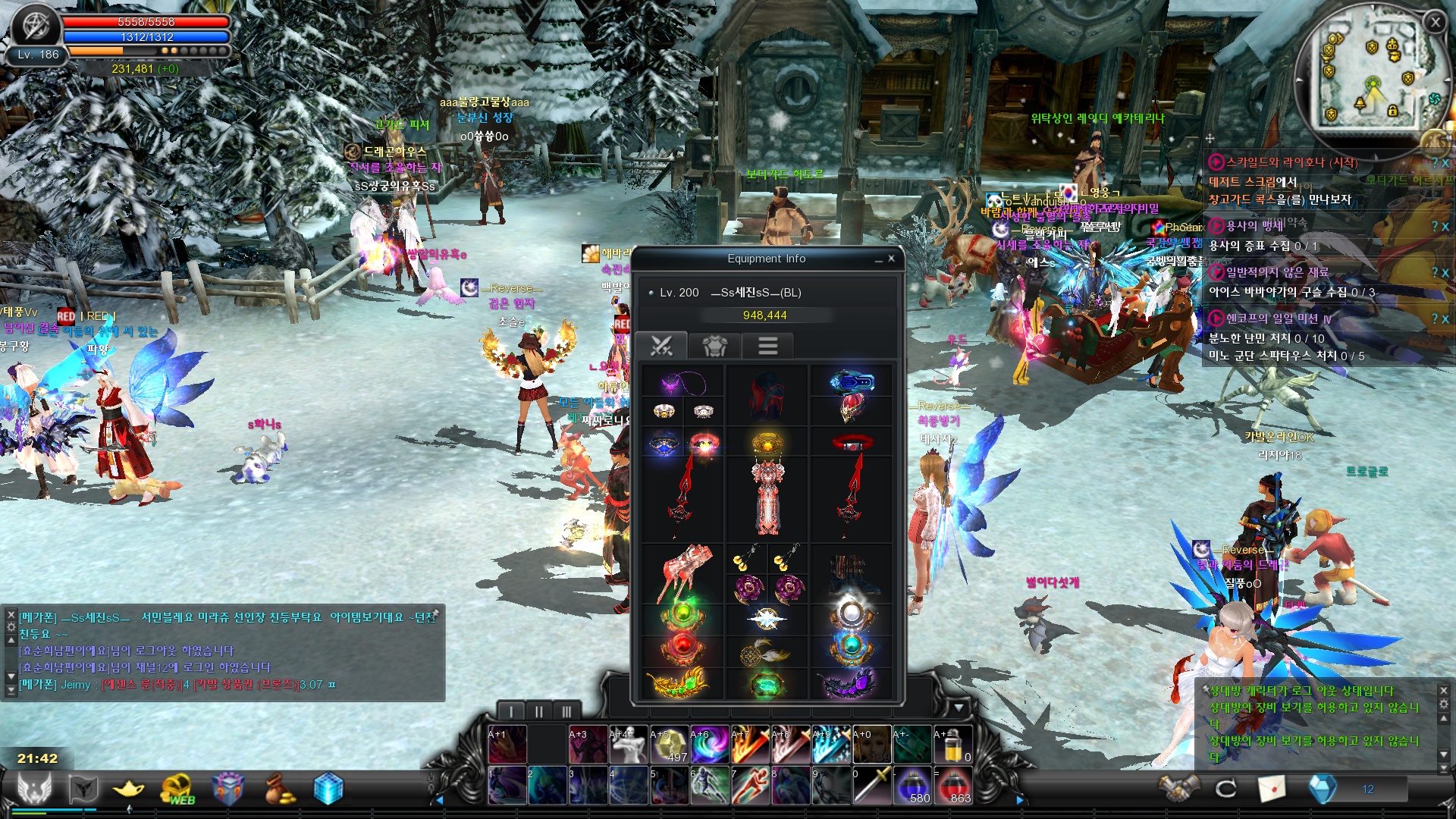Inspect the red robe armor slot
Viewport: 1456px width, 819px height.
(x=767, y=497)
